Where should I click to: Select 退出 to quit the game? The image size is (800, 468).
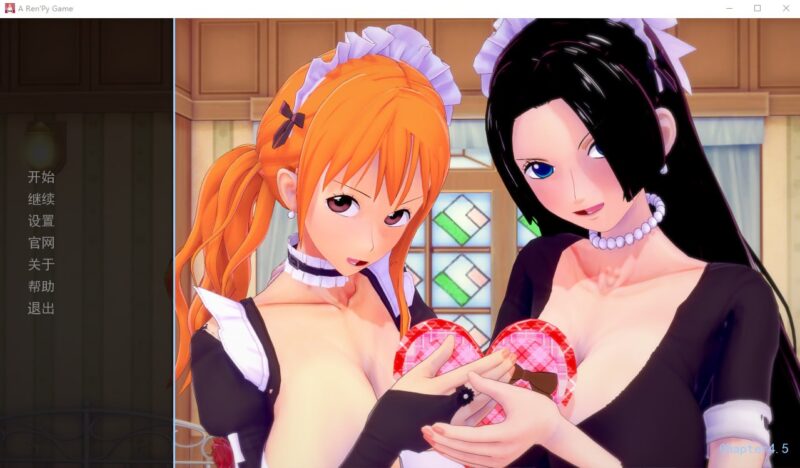coord(41,309)
